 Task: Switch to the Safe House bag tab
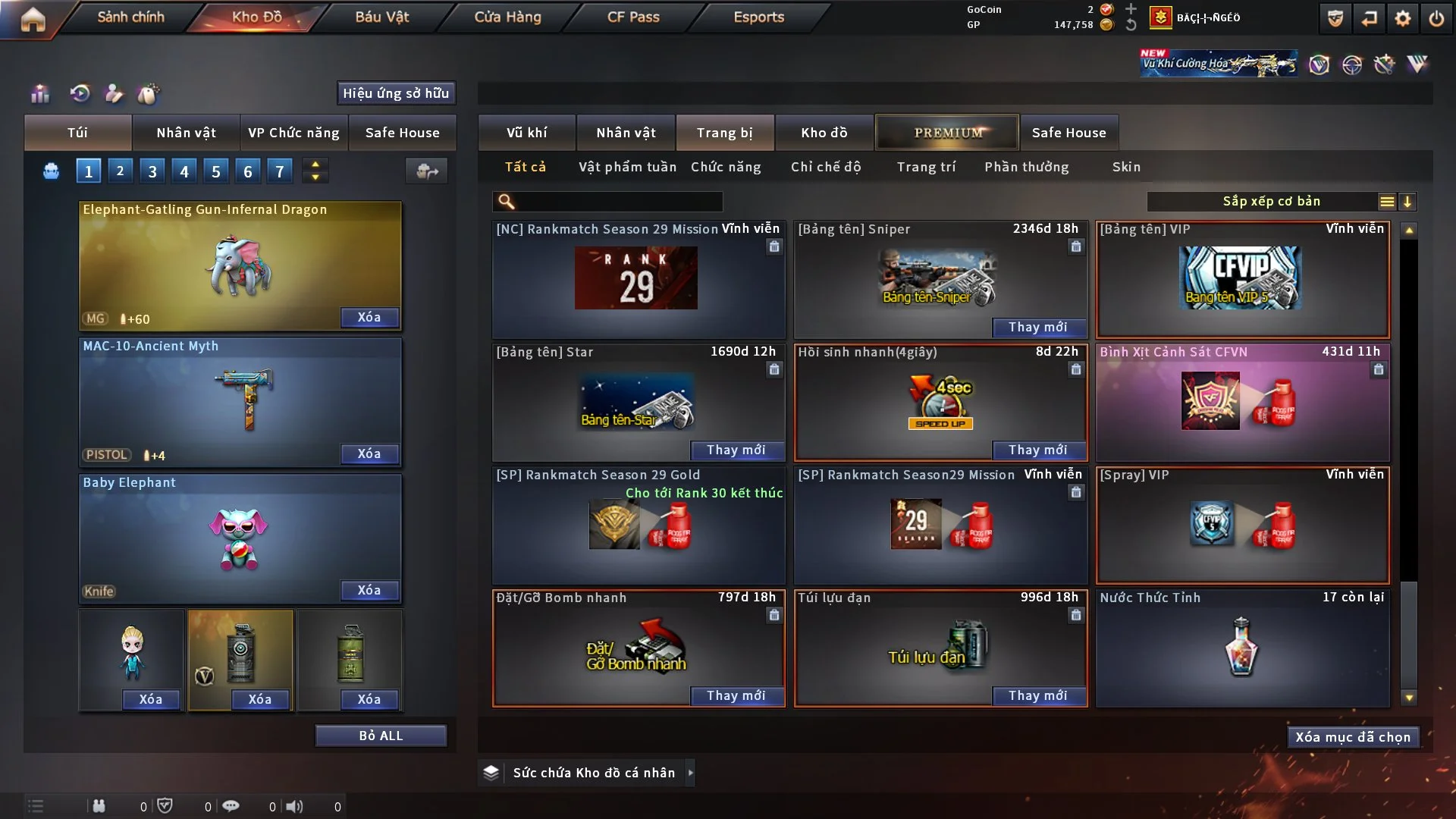point(402,133)
